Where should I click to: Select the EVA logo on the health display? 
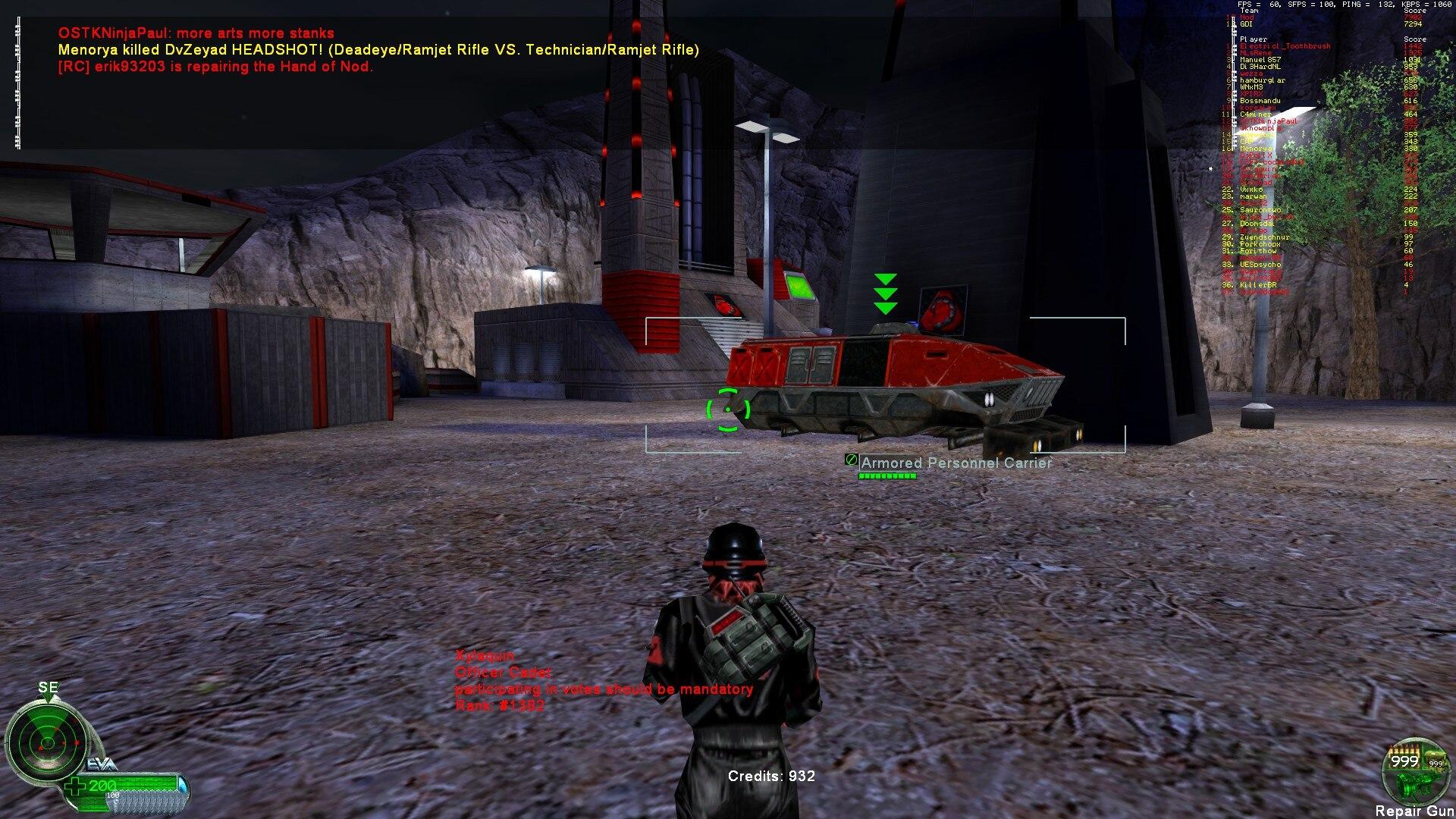click(99, 764)
